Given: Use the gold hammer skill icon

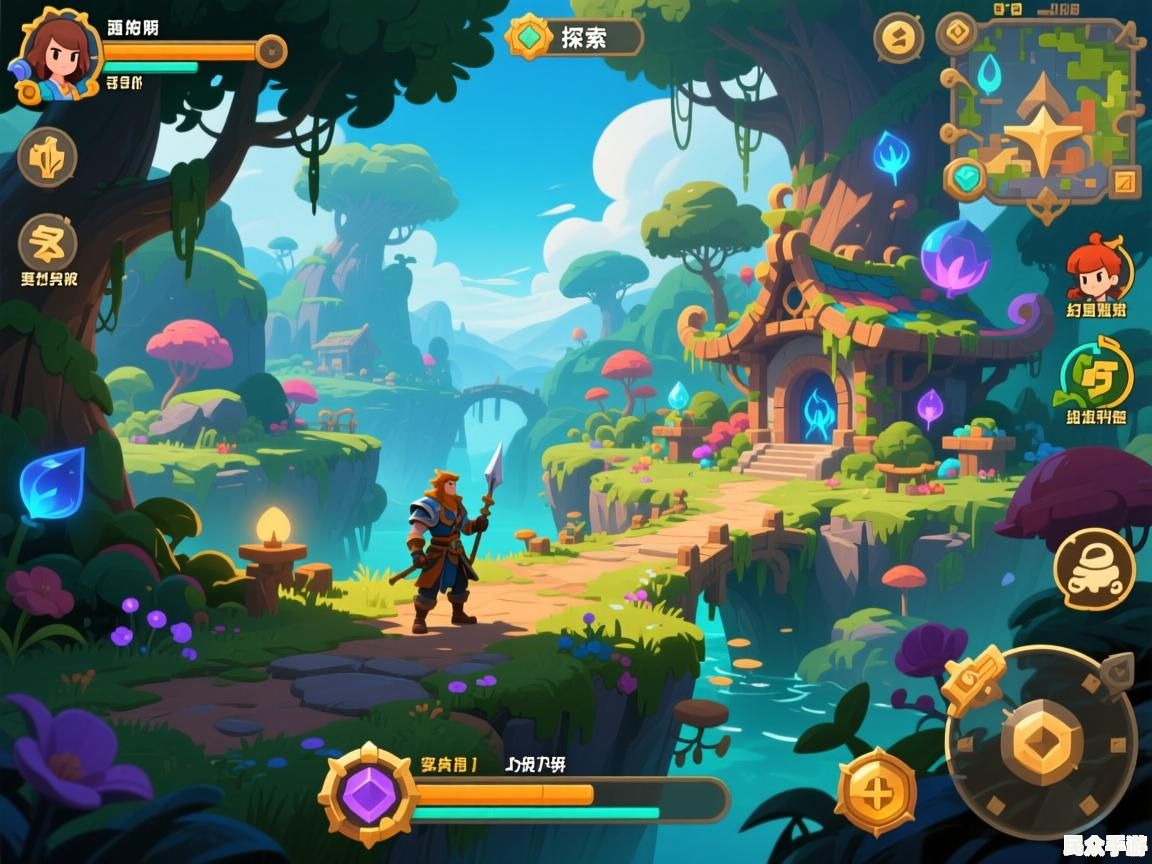Looking at the screenshot, I should click(x=973, y=679).
